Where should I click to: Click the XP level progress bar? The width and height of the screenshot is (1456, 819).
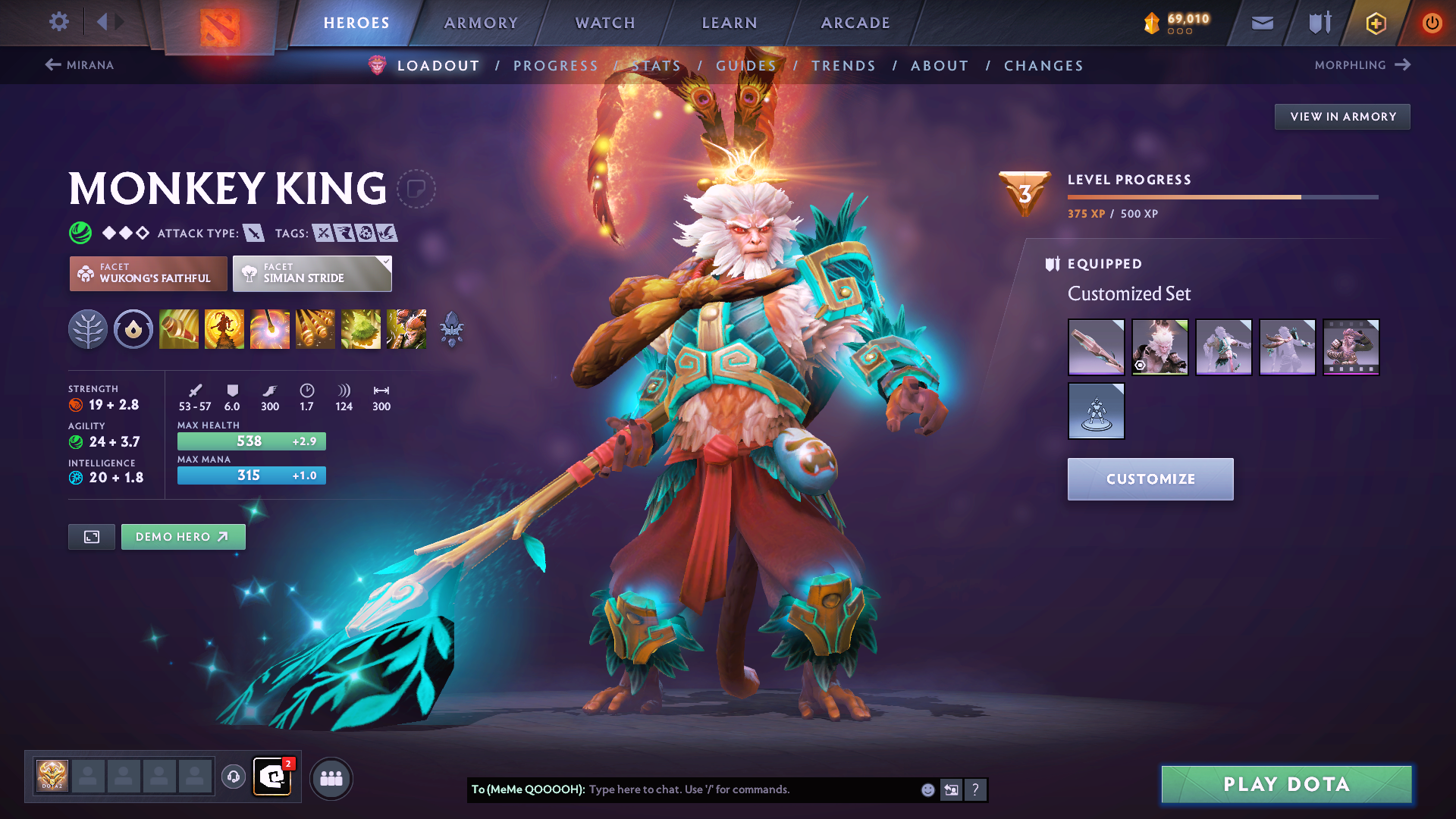[x=1221, y=197]
